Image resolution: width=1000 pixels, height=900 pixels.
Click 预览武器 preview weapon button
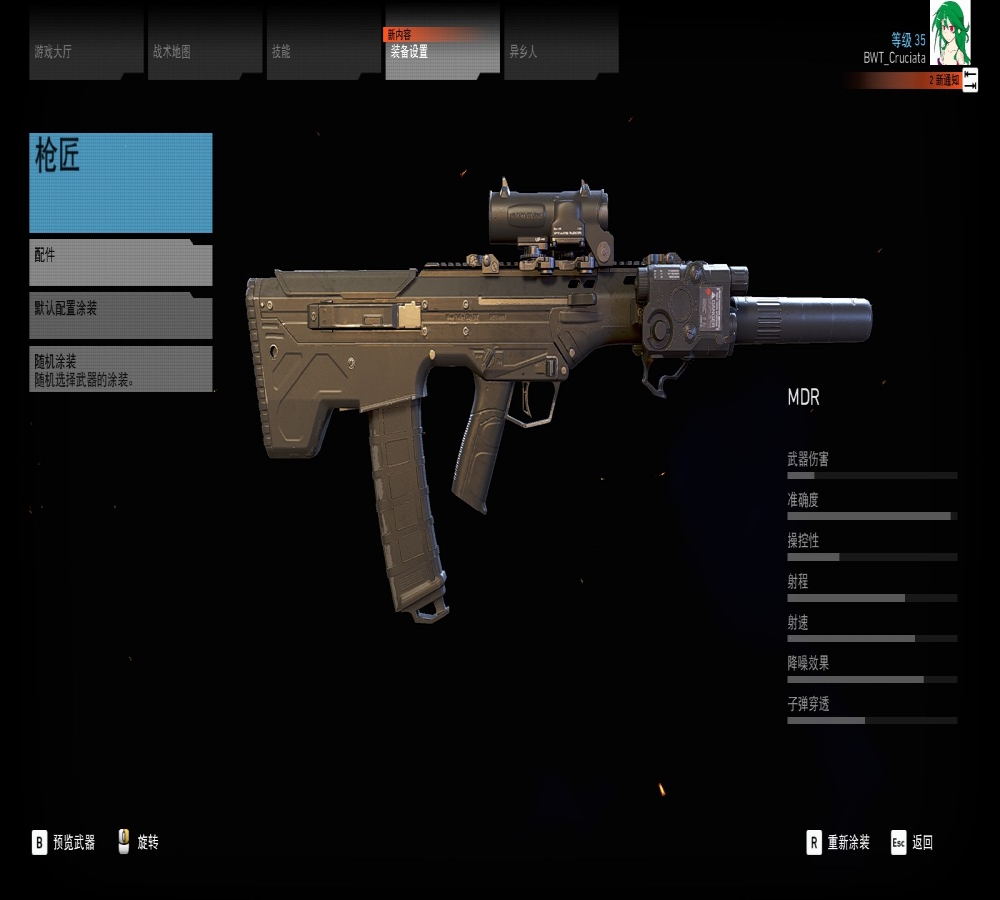click(x=64, y=842)
